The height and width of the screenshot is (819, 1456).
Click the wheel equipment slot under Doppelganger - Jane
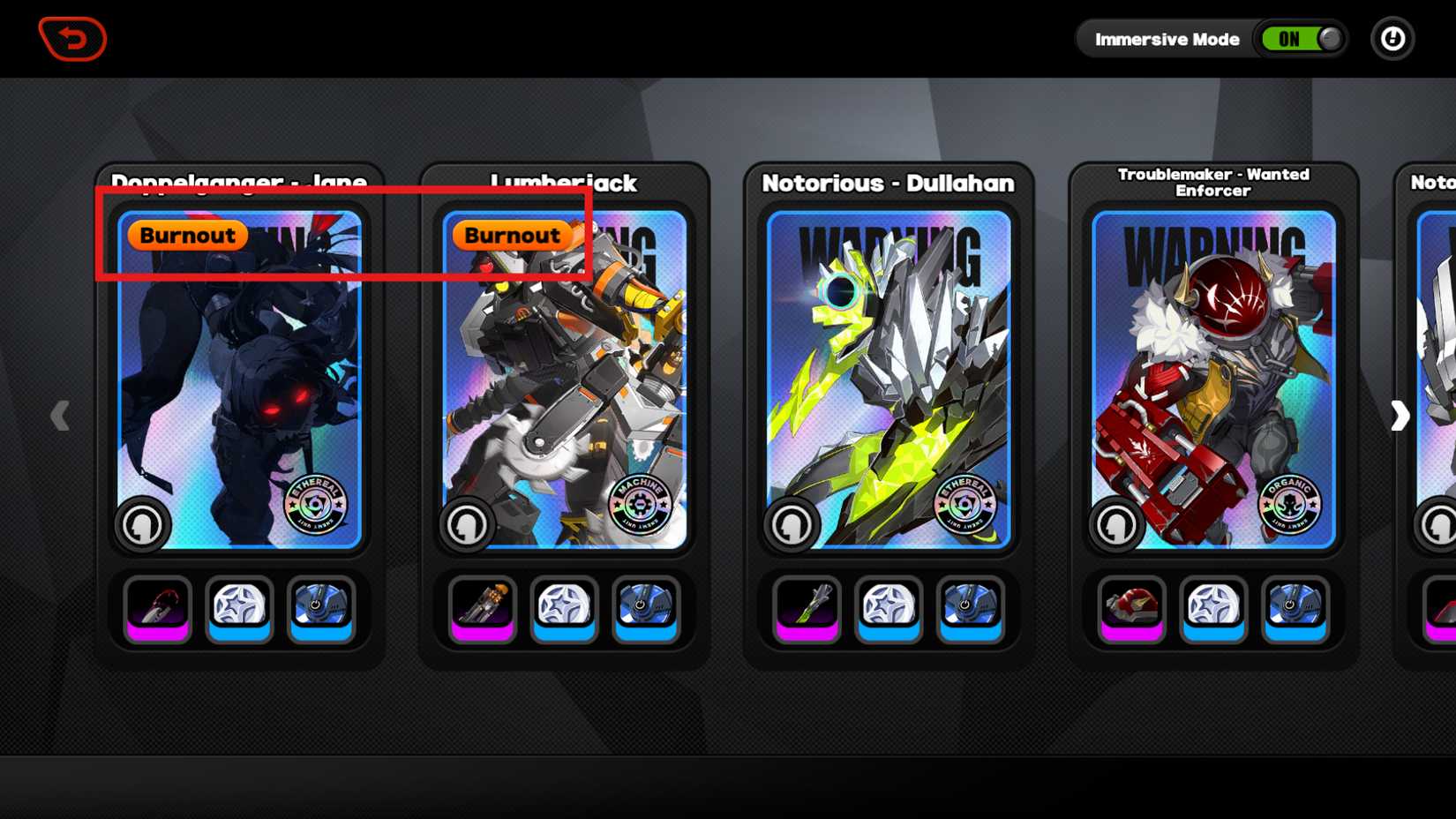click(239, 608)
